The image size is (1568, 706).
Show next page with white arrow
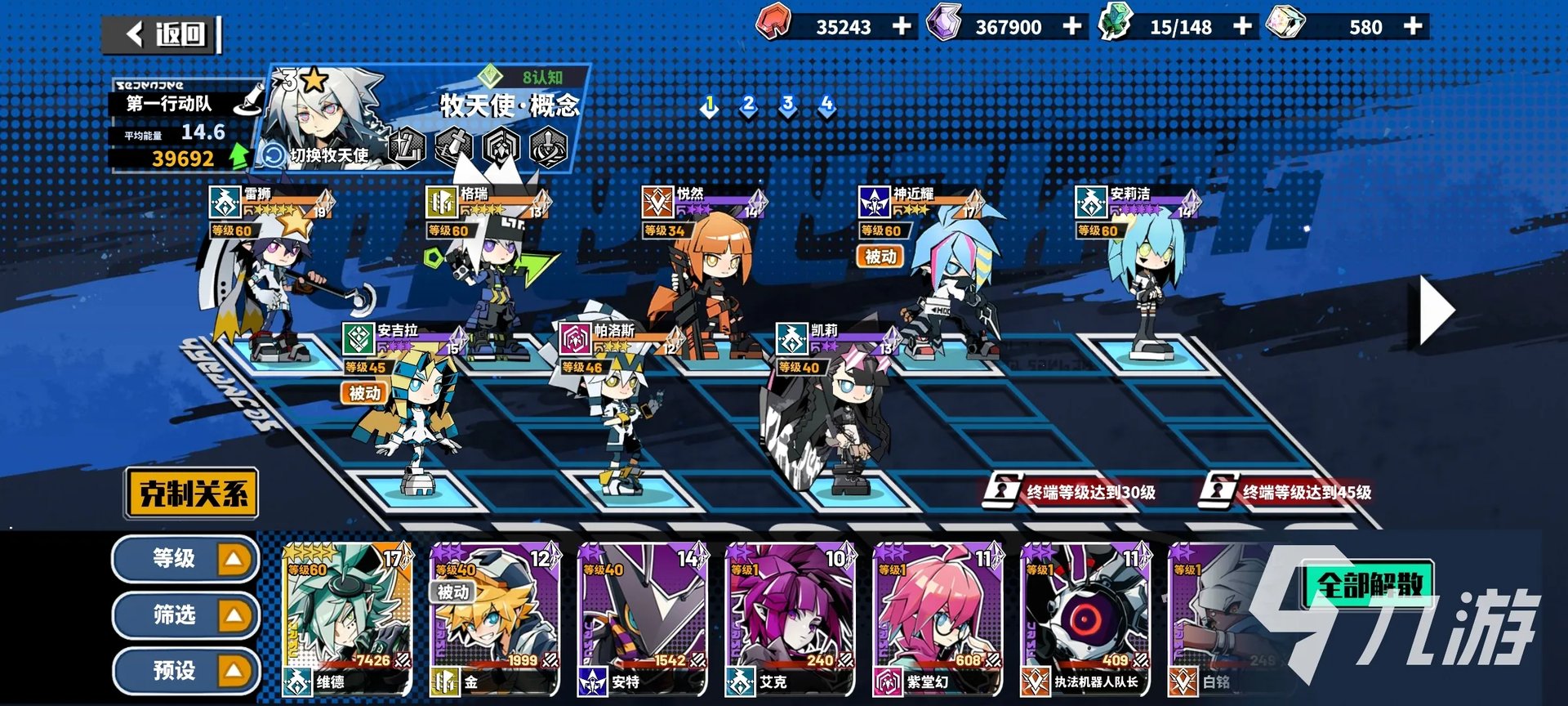click(1437, 311)
